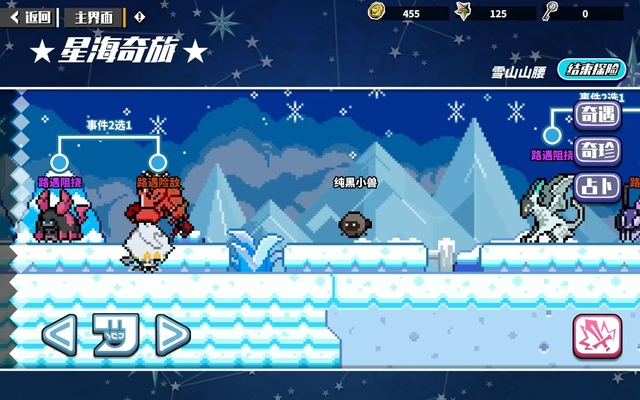Image resolution: width=640 pixels, height=400 pixels.
Task: Tap the center face button between arrows
Action: (115, 334)
